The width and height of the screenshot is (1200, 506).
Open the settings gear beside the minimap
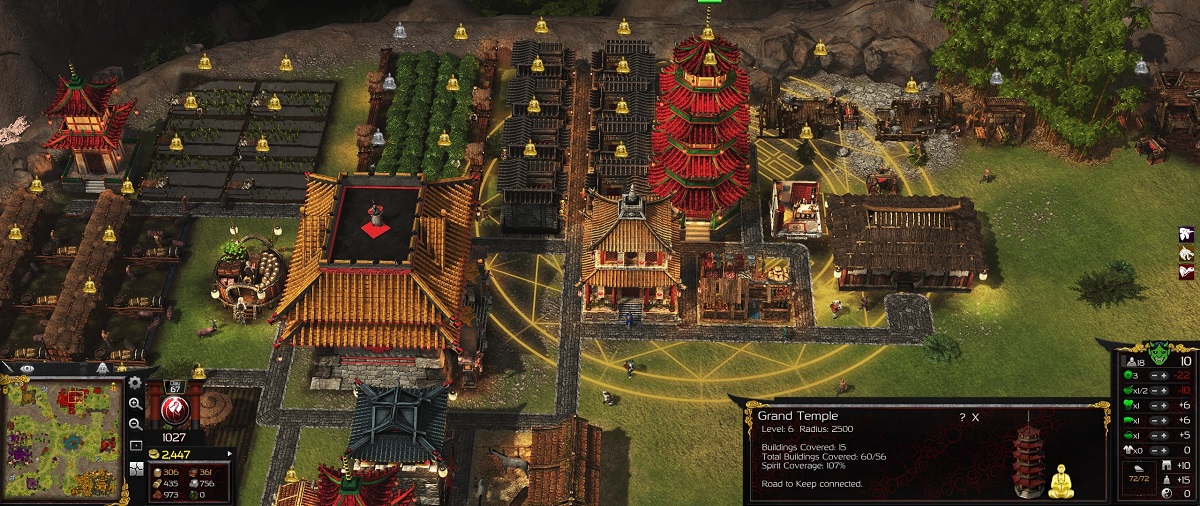click(x=136, y=383)
